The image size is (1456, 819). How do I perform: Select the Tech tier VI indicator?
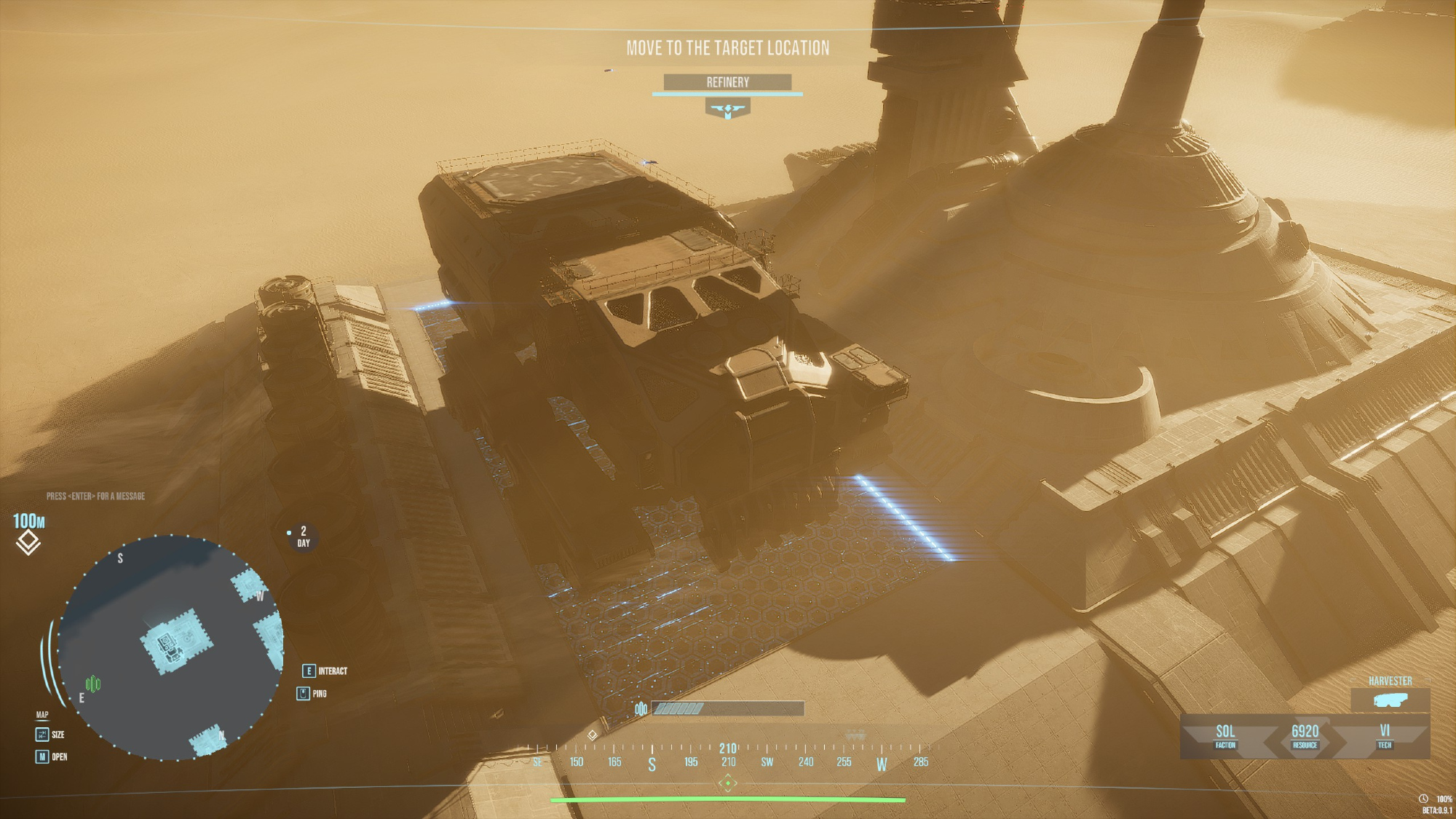(x=1384, y=735)
